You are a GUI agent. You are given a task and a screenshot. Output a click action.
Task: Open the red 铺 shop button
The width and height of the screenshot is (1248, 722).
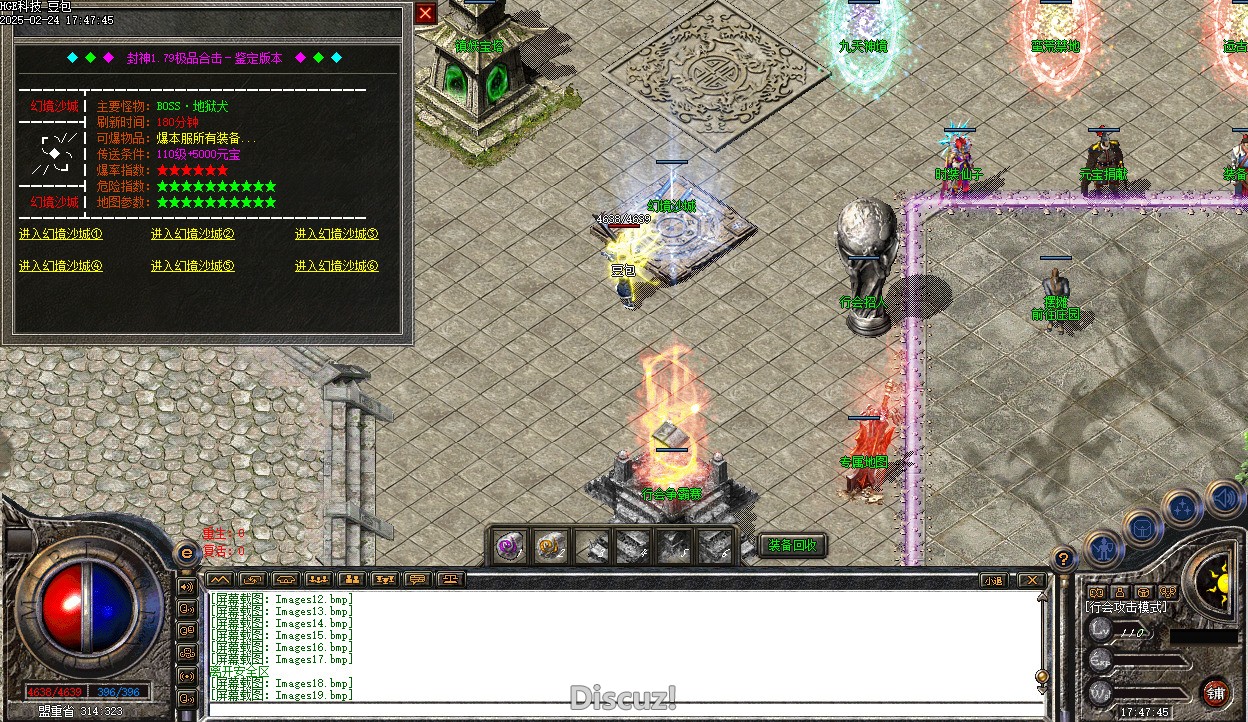pyautogui.click(x=1216, y=693)
